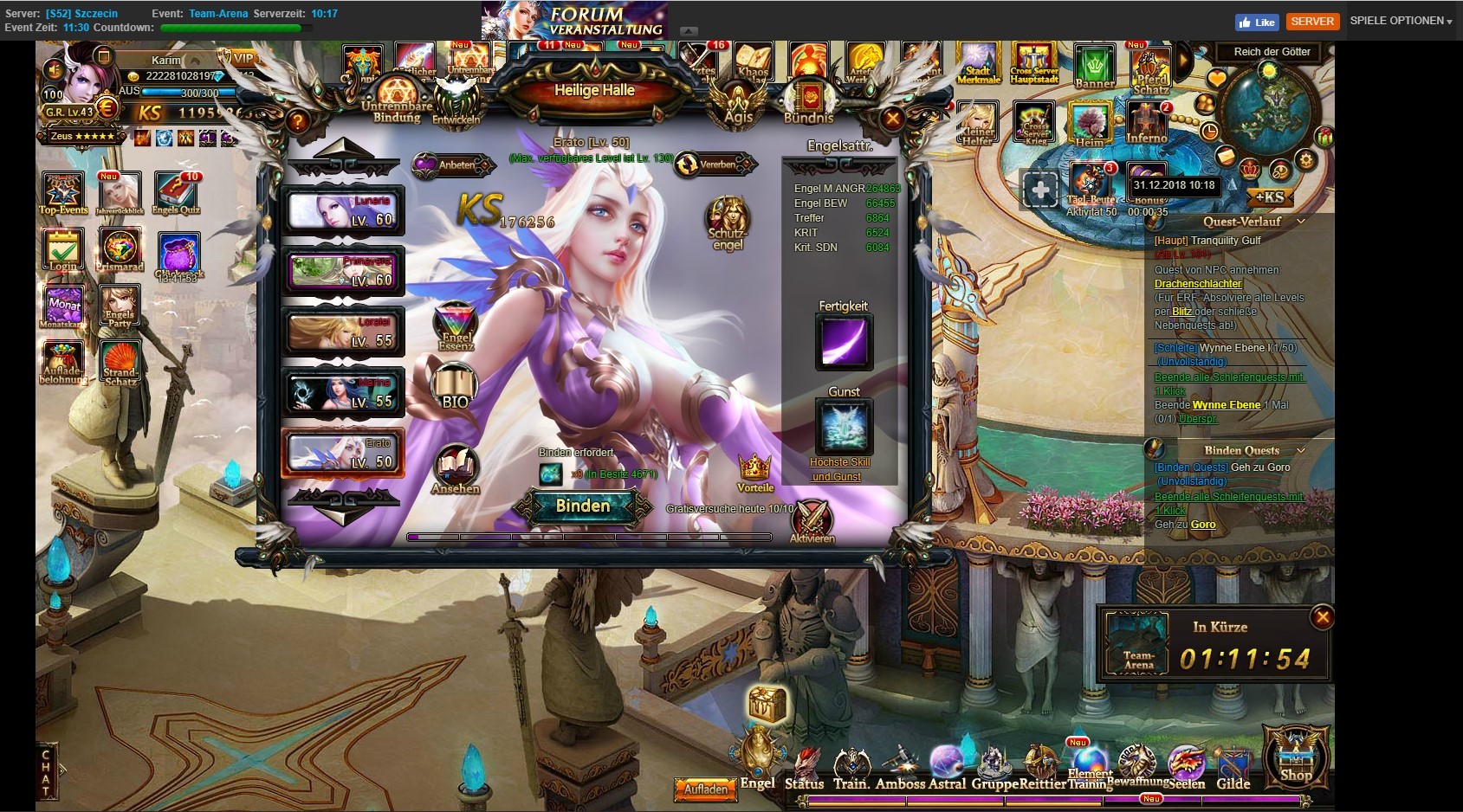Image resolution: width=1463 pixels, height=812 pixels.
Task: Pick the Marina angel from the list
Action: 343,393
